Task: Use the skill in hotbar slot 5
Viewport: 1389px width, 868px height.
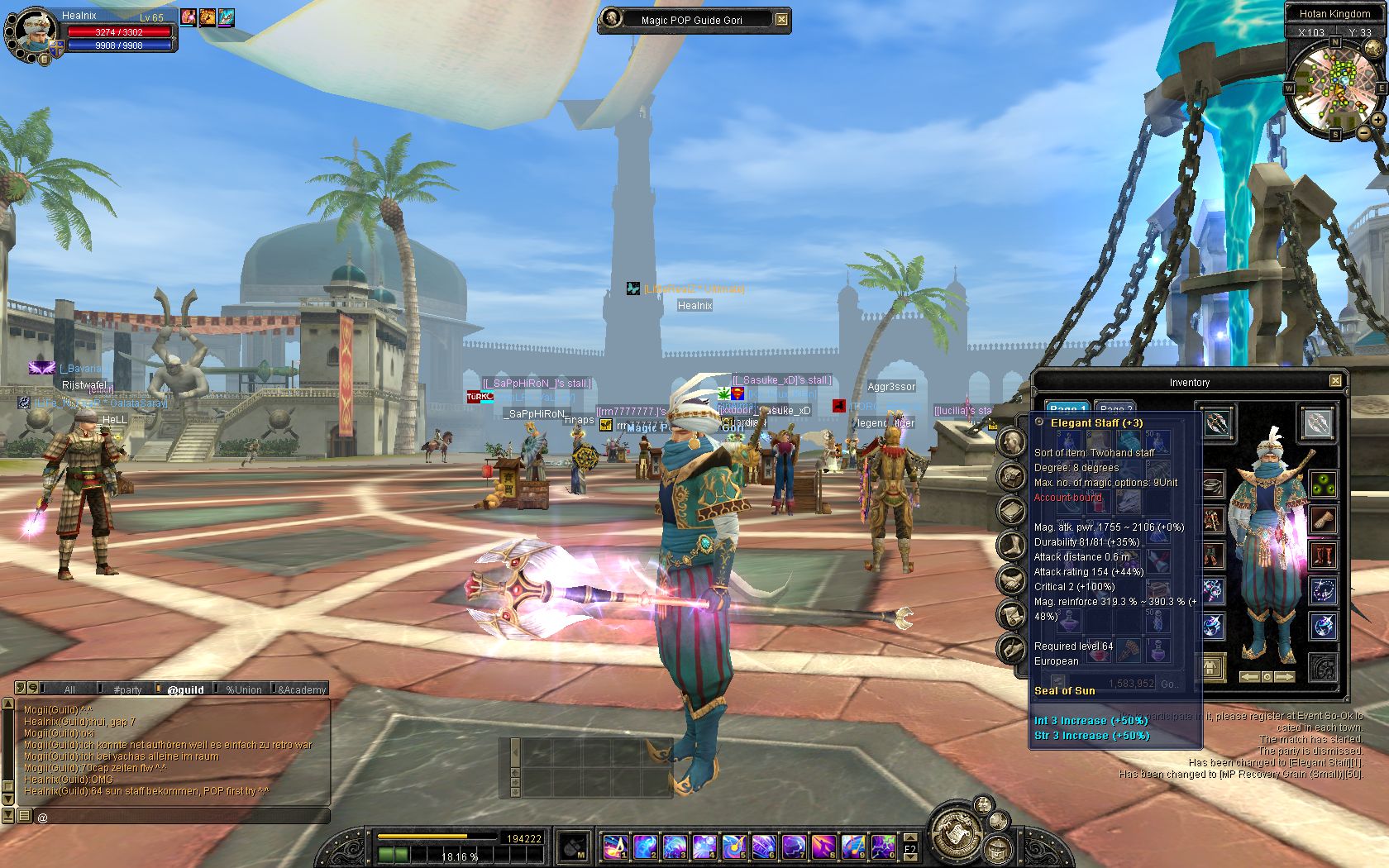Action: coord(734,847)
